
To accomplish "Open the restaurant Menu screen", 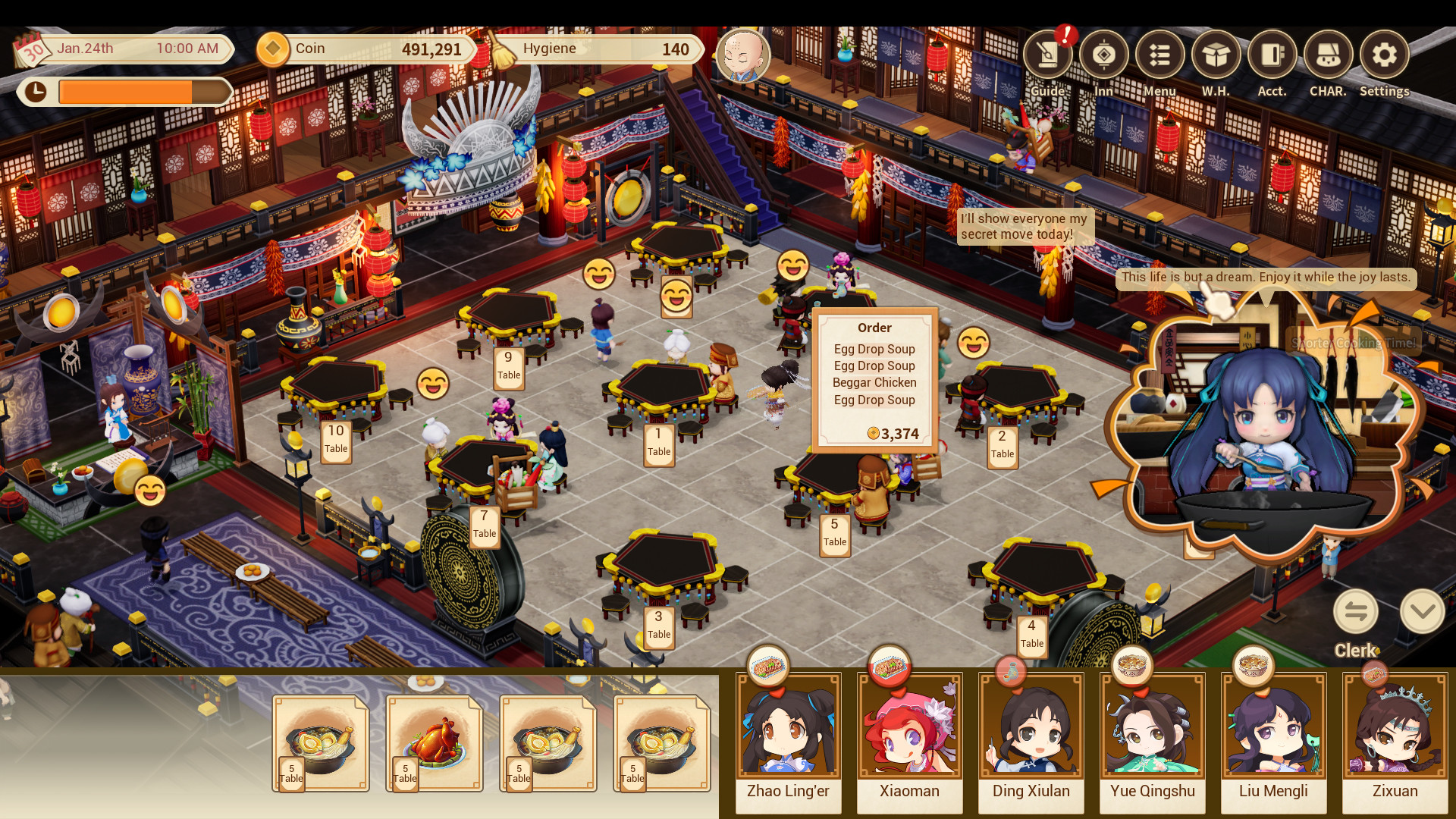I will 1159,55.
